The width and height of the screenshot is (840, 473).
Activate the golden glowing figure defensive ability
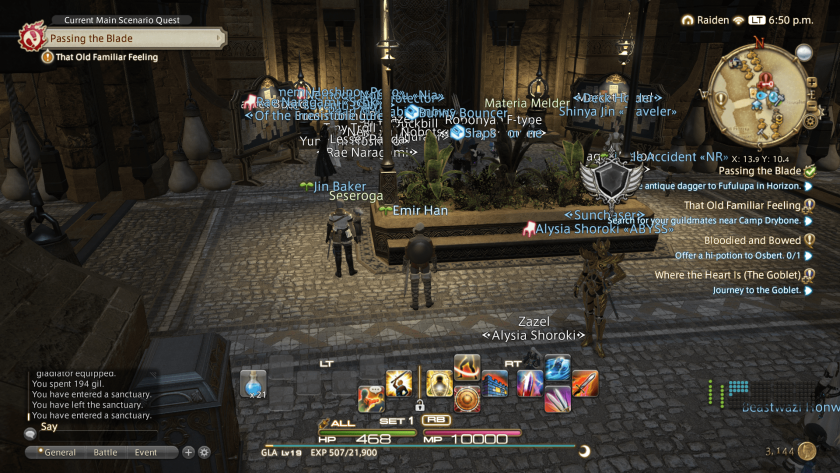(x=440, y=383)
